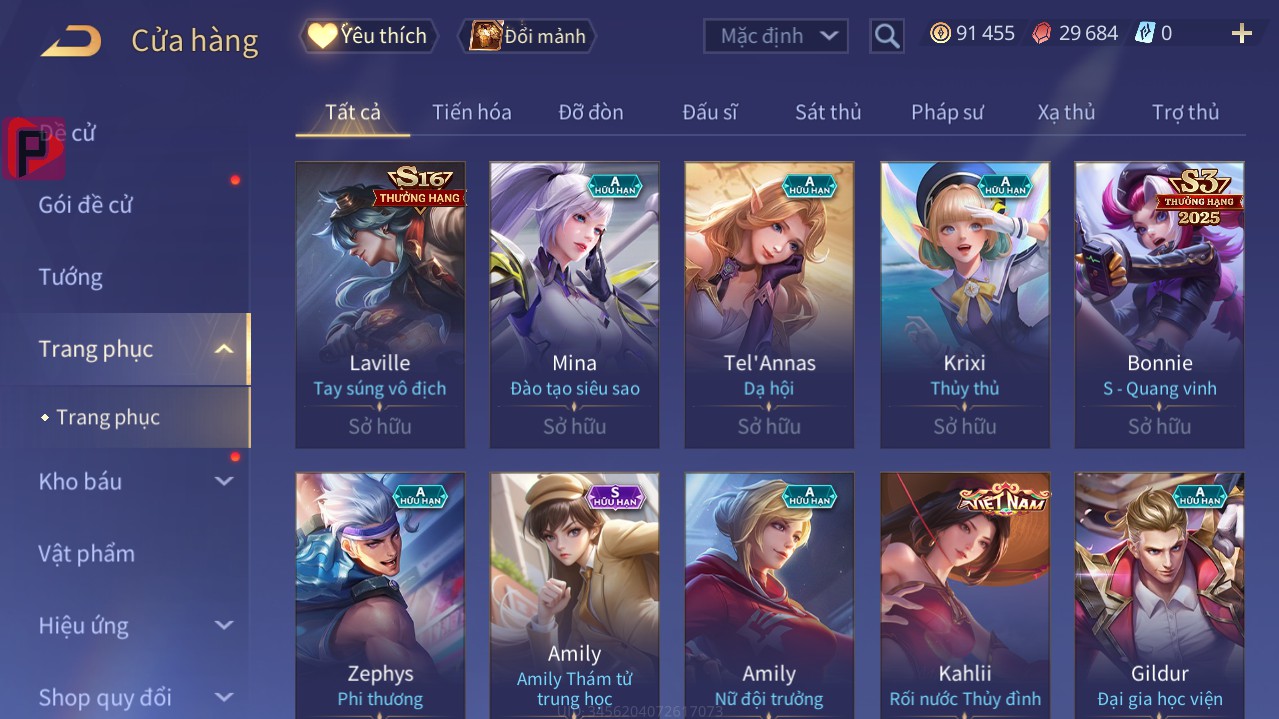Go to the Tướng shop section

coord(71,277)
